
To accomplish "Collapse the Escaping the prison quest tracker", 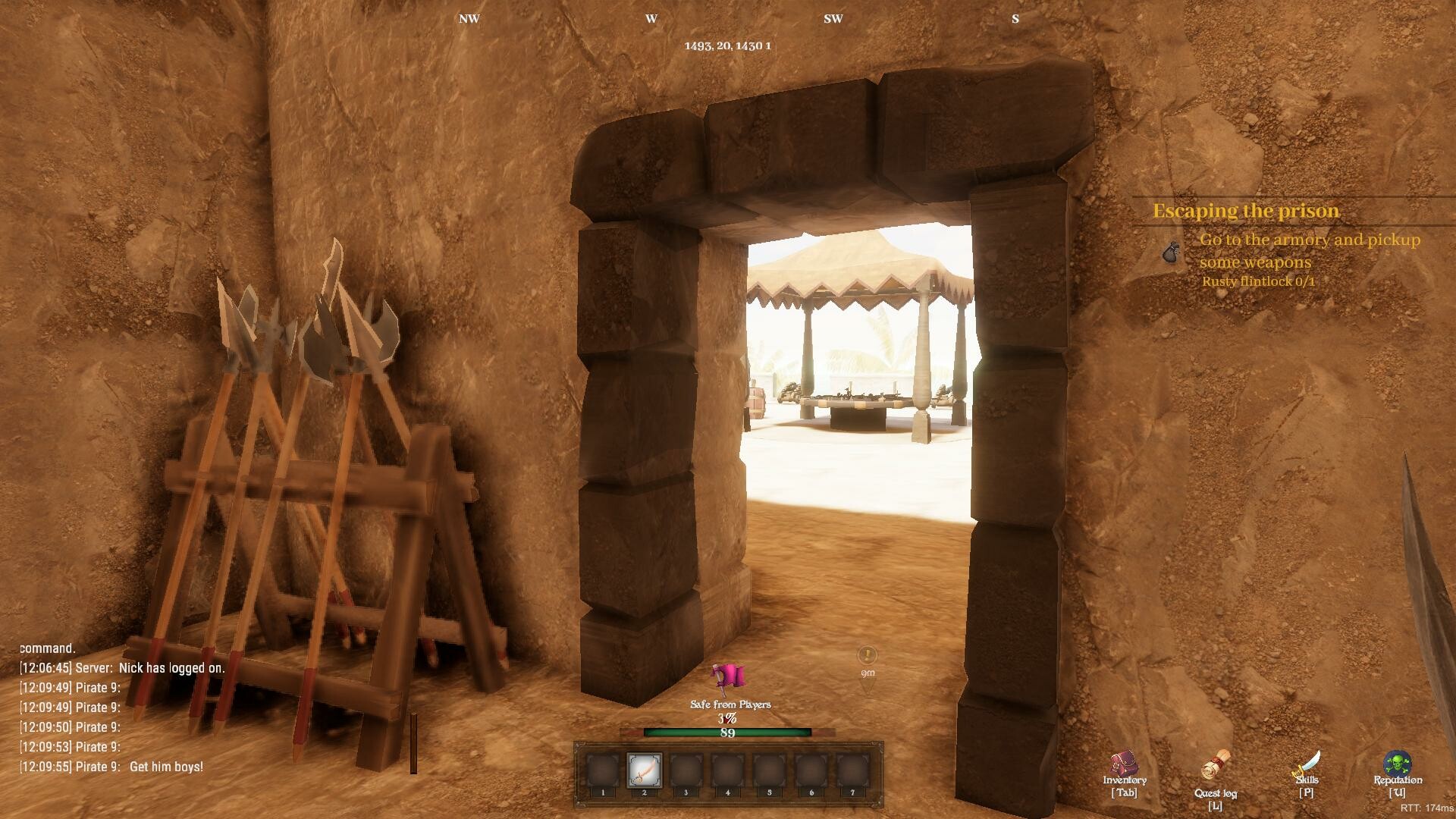I will pyautogui.click(x=1245, y=211).
